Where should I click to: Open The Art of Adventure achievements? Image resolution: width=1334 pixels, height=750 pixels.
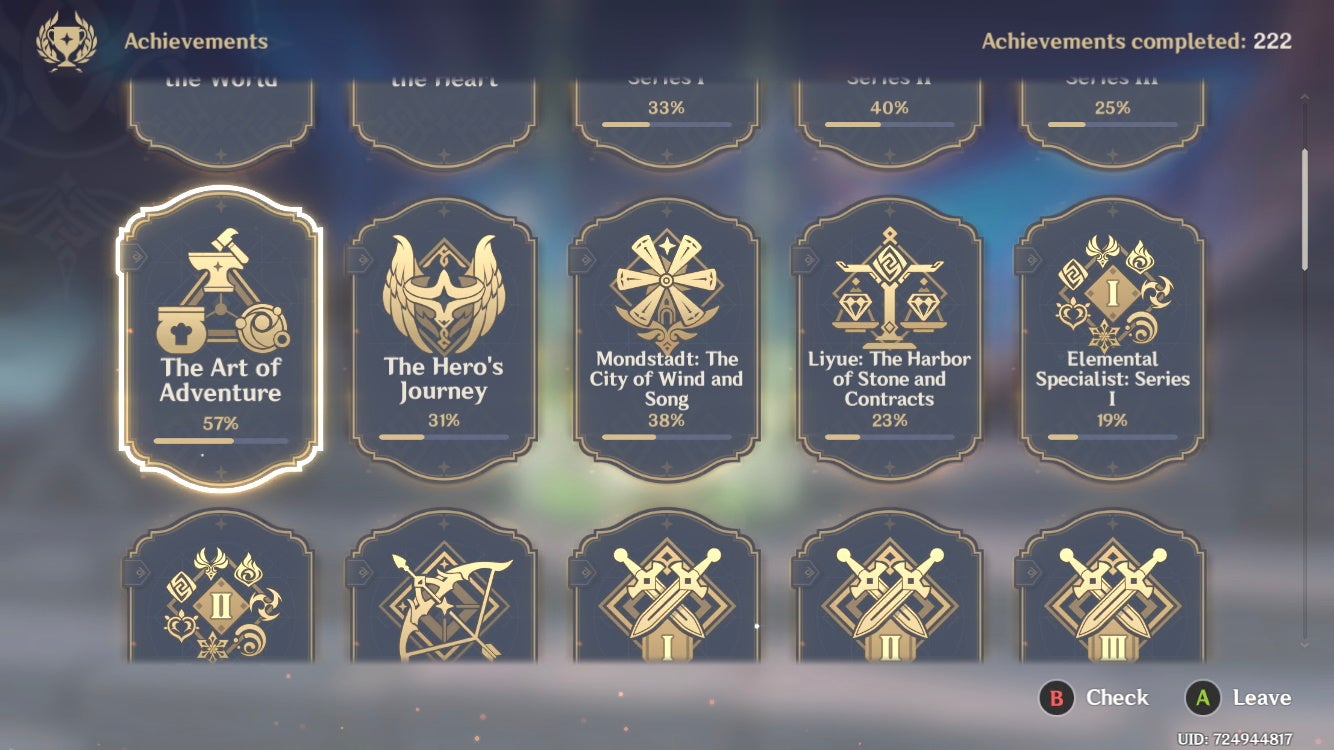click(220, 338)
